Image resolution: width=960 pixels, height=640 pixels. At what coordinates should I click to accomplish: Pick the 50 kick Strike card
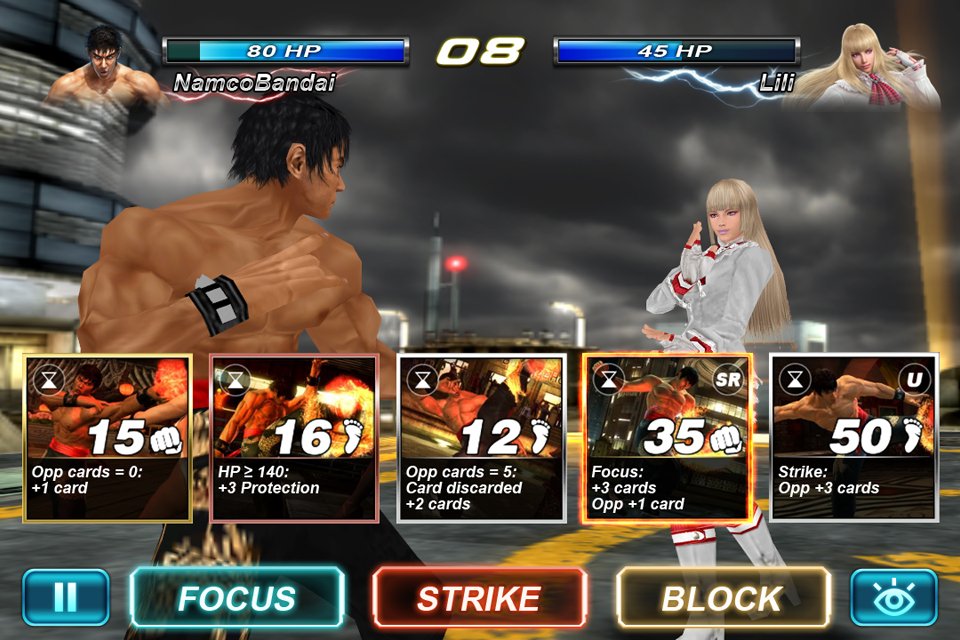pyautogui.click(x=853, y=438)
